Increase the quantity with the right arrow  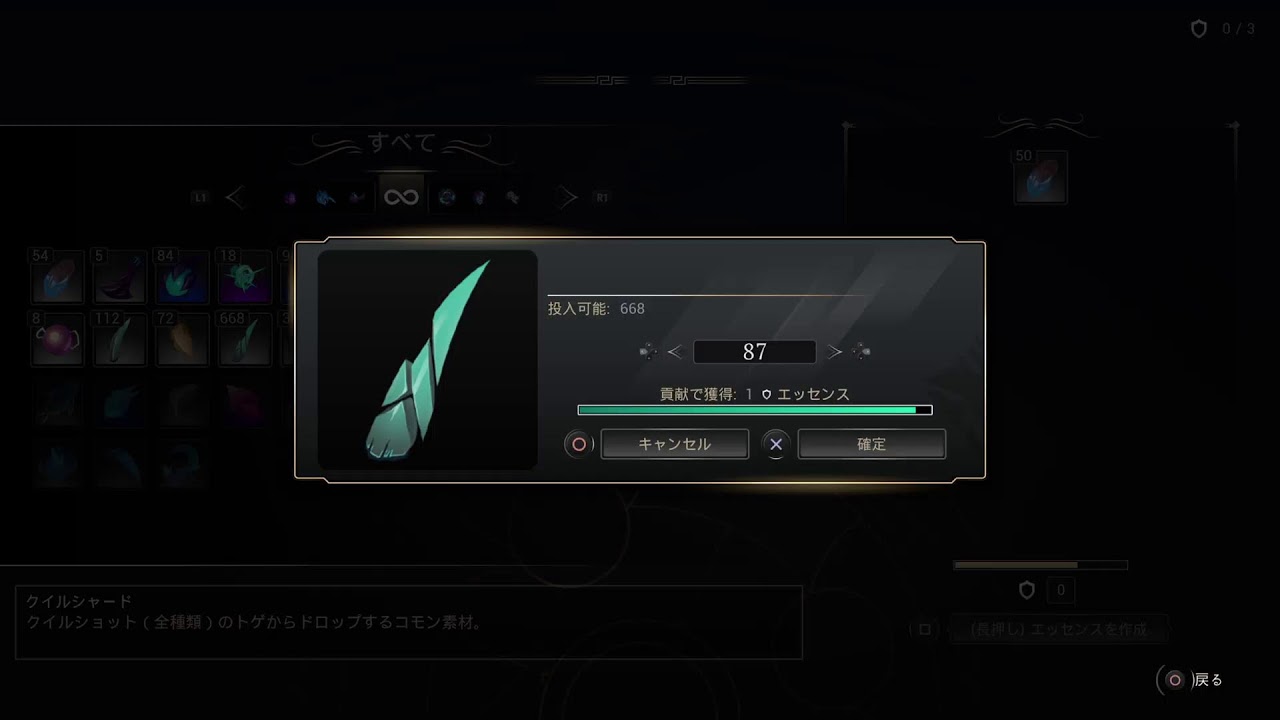coord(836,352)
